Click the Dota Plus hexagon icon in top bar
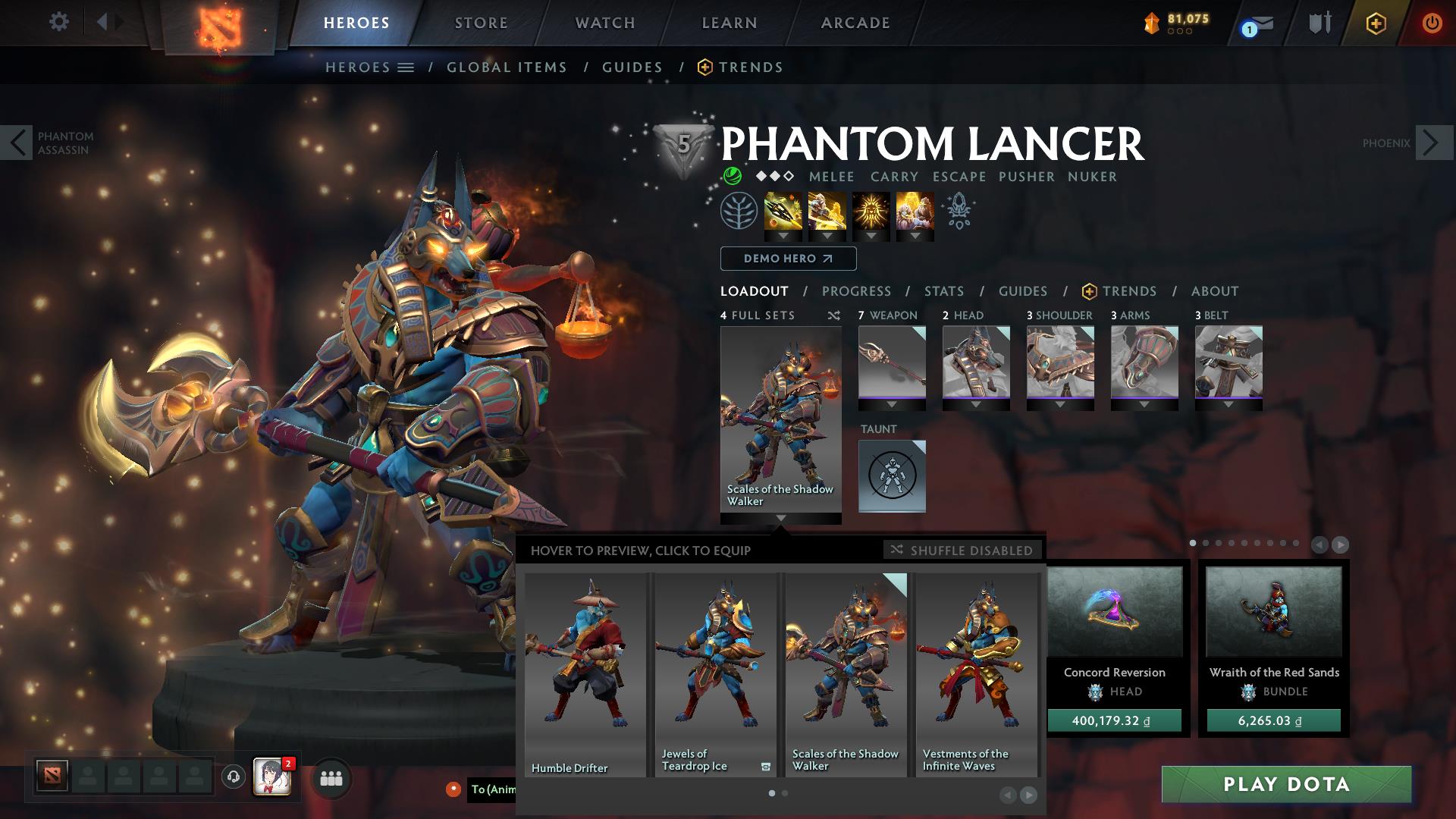 tap(1378, 24)
